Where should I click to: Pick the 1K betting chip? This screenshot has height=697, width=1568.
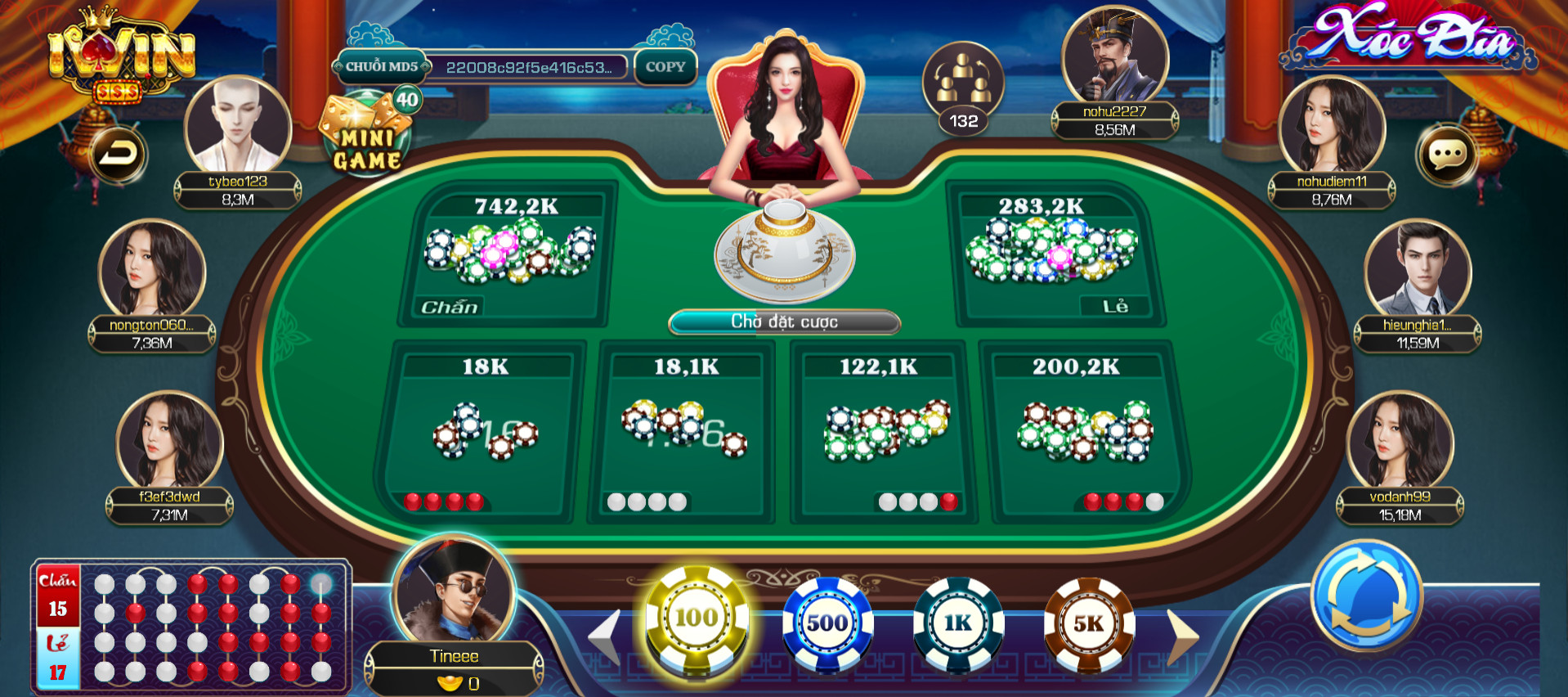(958, 623)
